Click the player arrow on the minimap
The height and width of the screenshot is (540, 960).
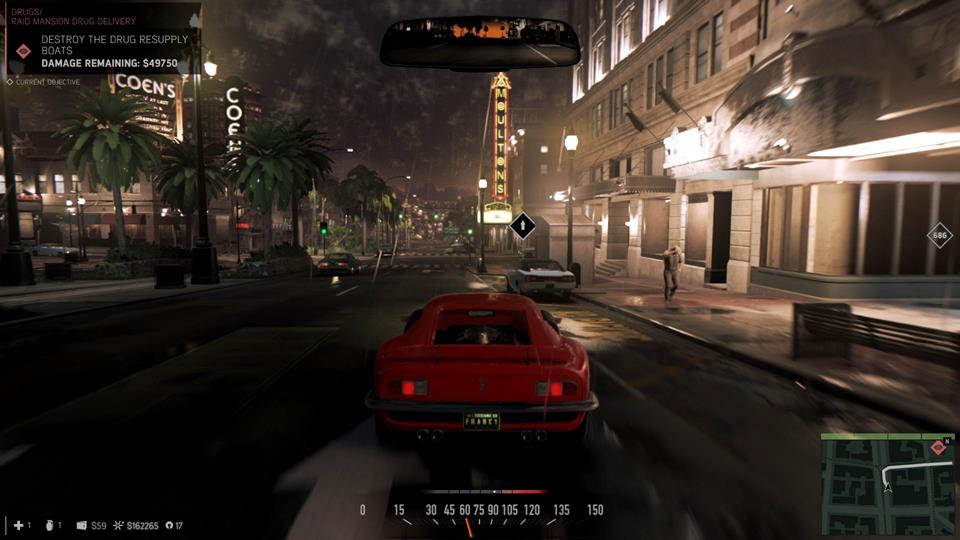click(886, 487)
